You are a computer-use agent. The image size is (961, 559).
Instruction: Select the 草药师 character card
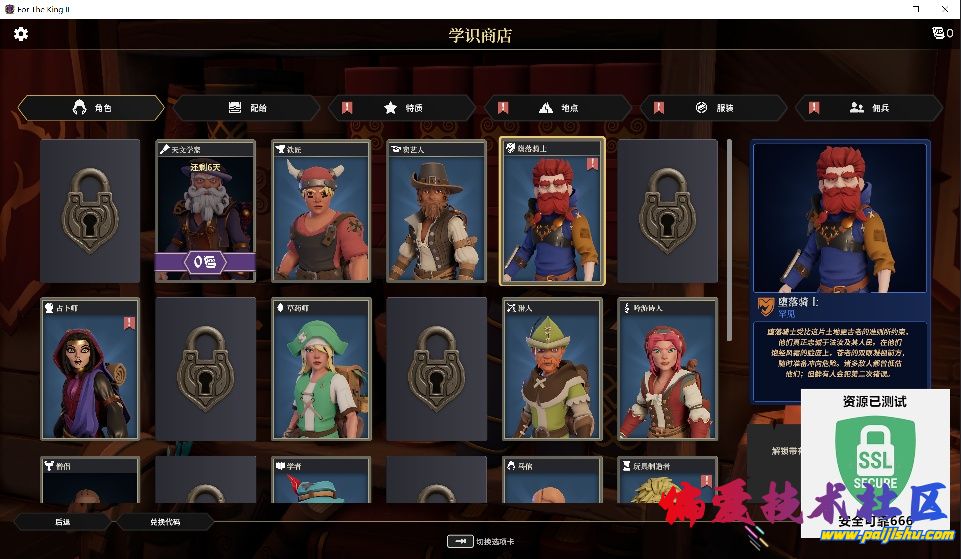321,369
